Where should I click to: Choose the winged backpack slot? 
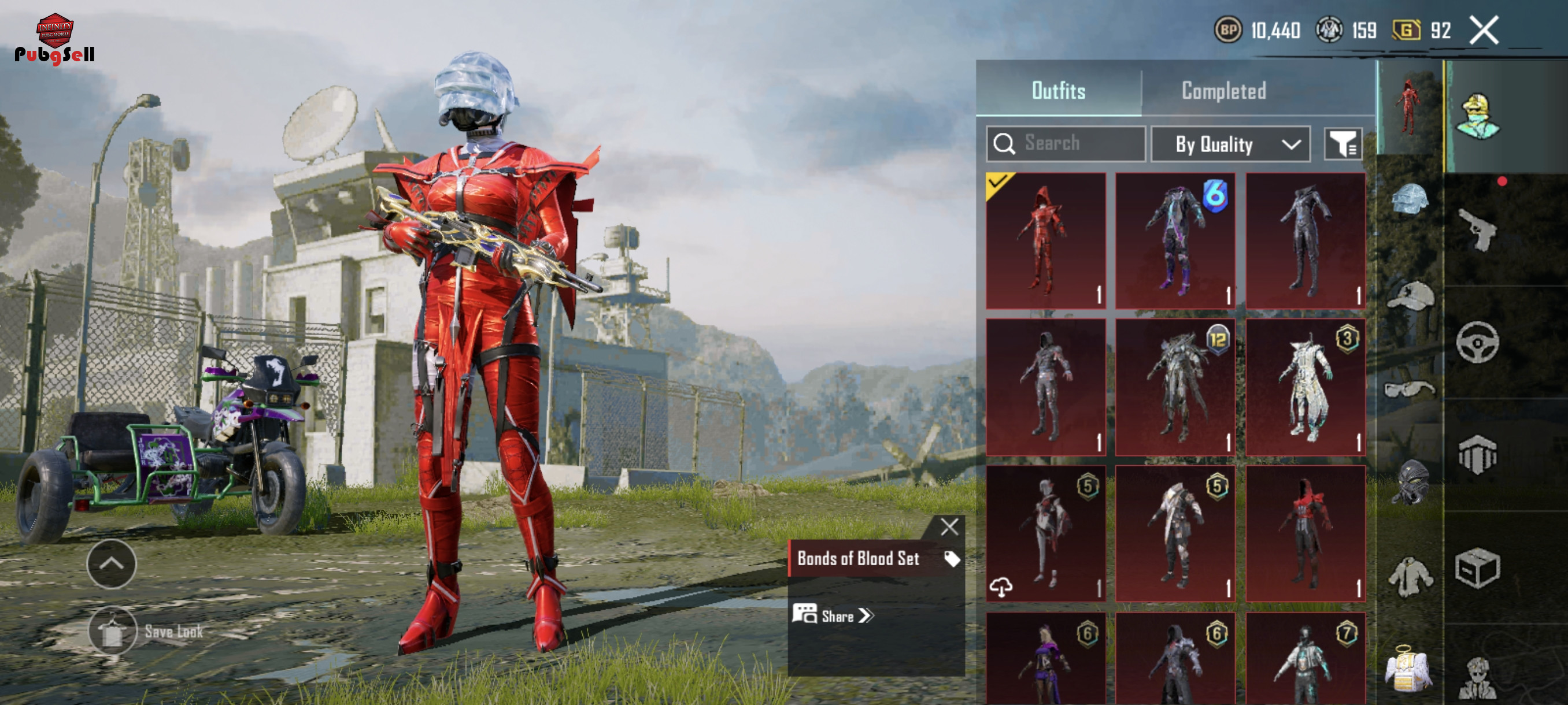click(1408, 670)
